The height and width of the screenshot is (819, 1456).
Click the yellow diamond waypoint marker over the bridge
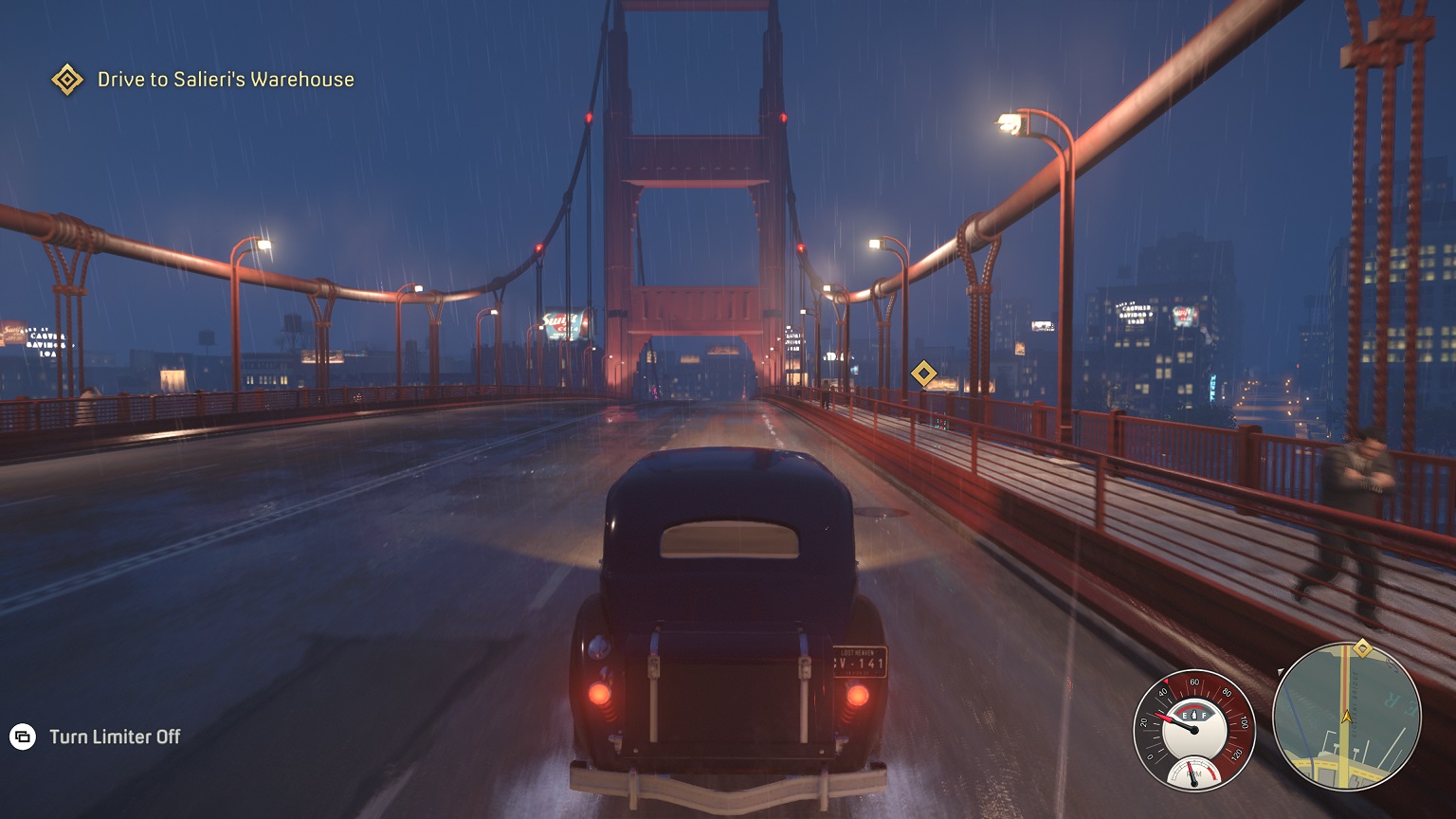tap(923, 373)
